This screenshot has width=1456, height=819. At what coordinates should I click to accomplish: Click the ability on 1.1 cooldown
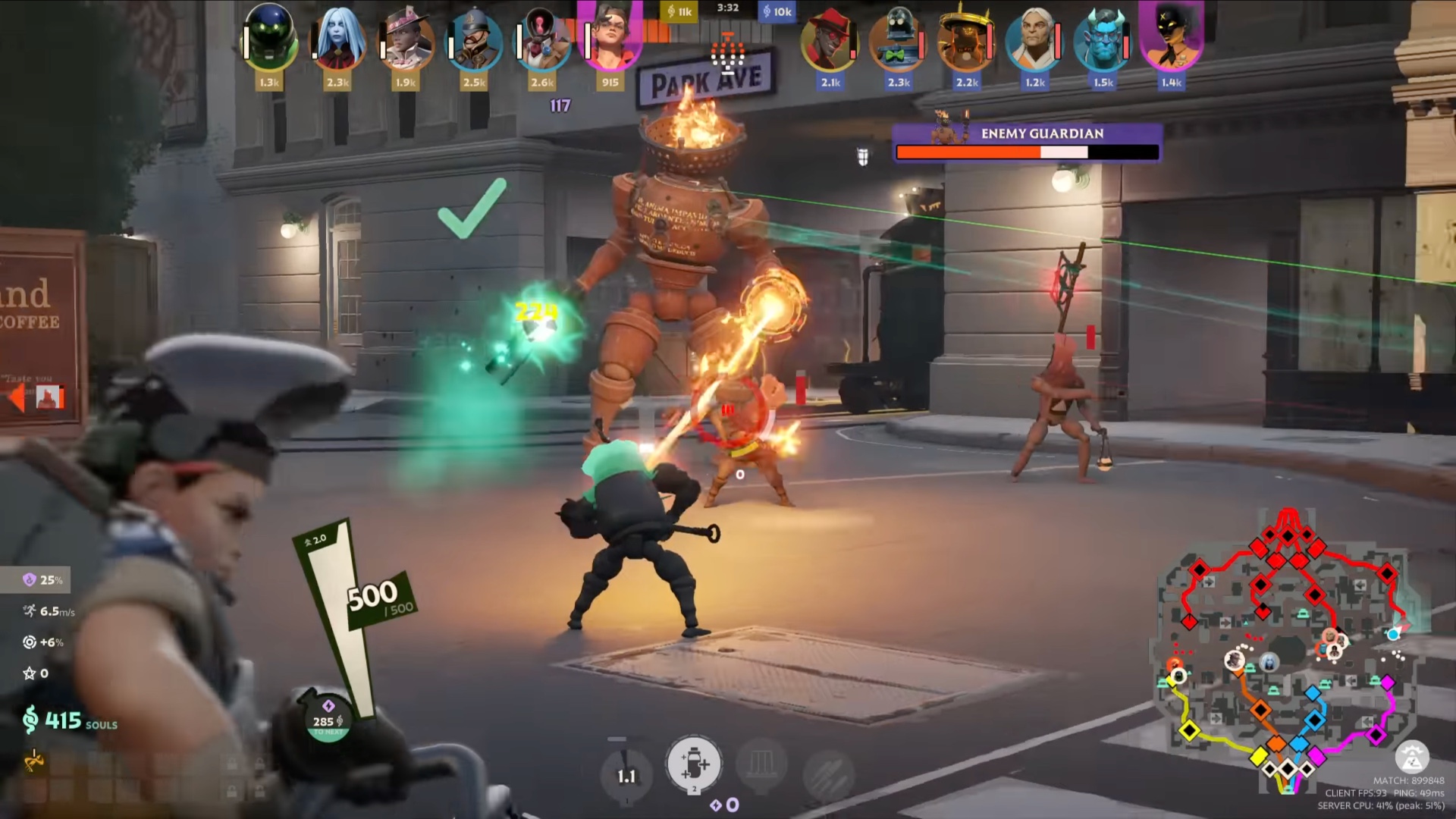tap(626, 775)
